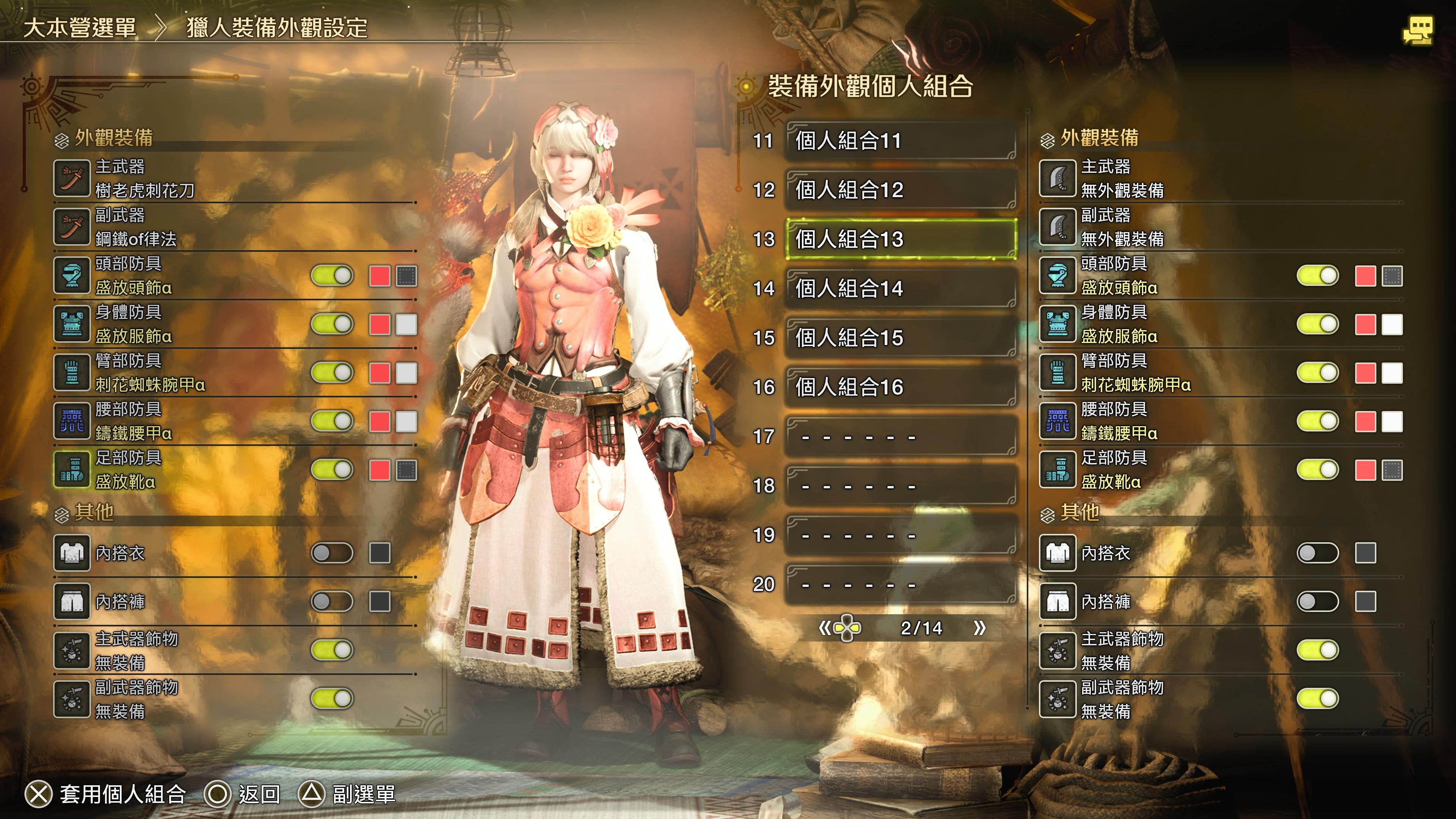Screen dimensions: 1456x819
Task: Choose the 個人組合12 entry
Action: (x=901, y=190)
